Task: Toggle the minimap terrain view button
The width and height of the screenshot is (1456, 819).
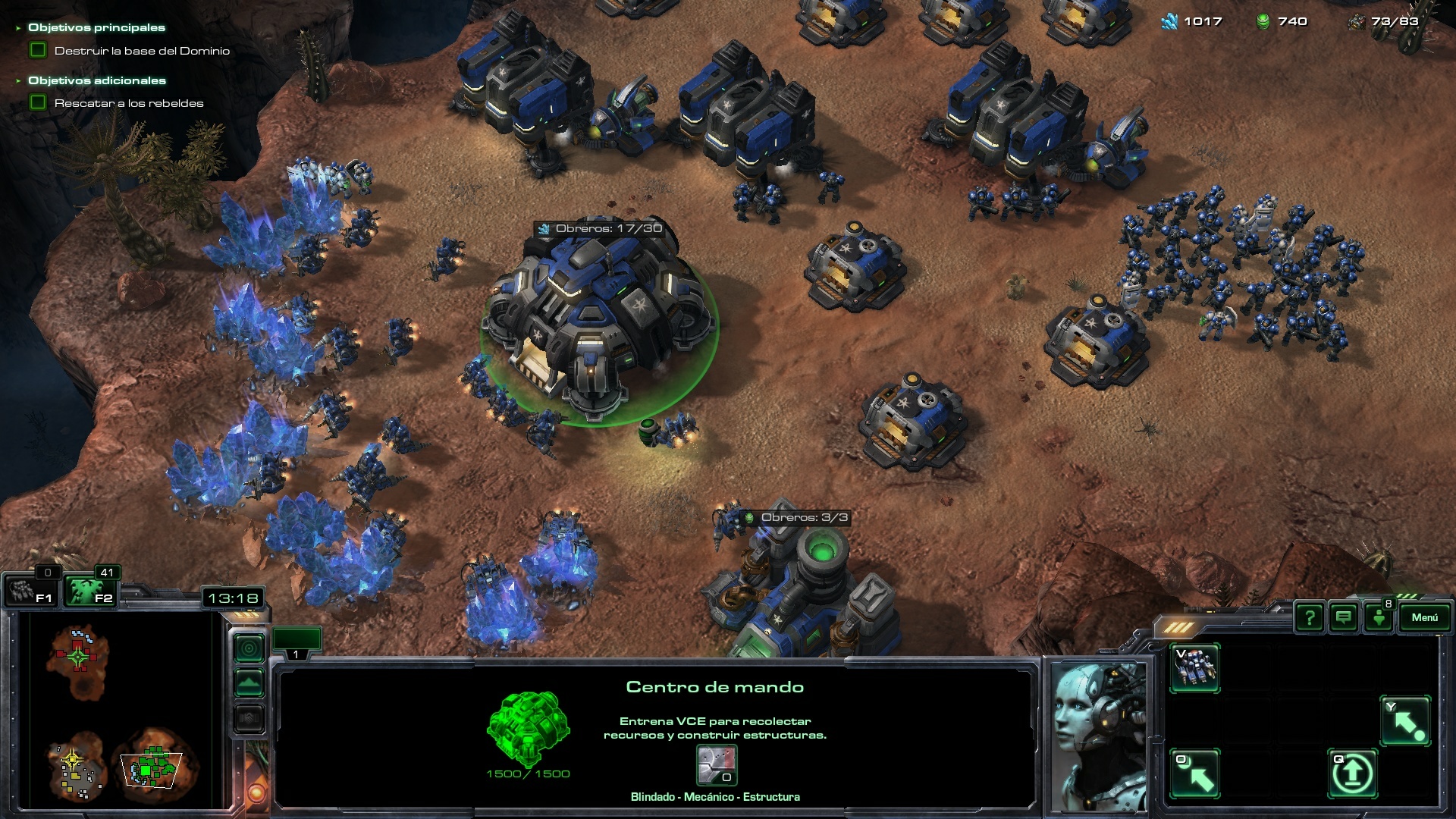Action: [249, 683]
